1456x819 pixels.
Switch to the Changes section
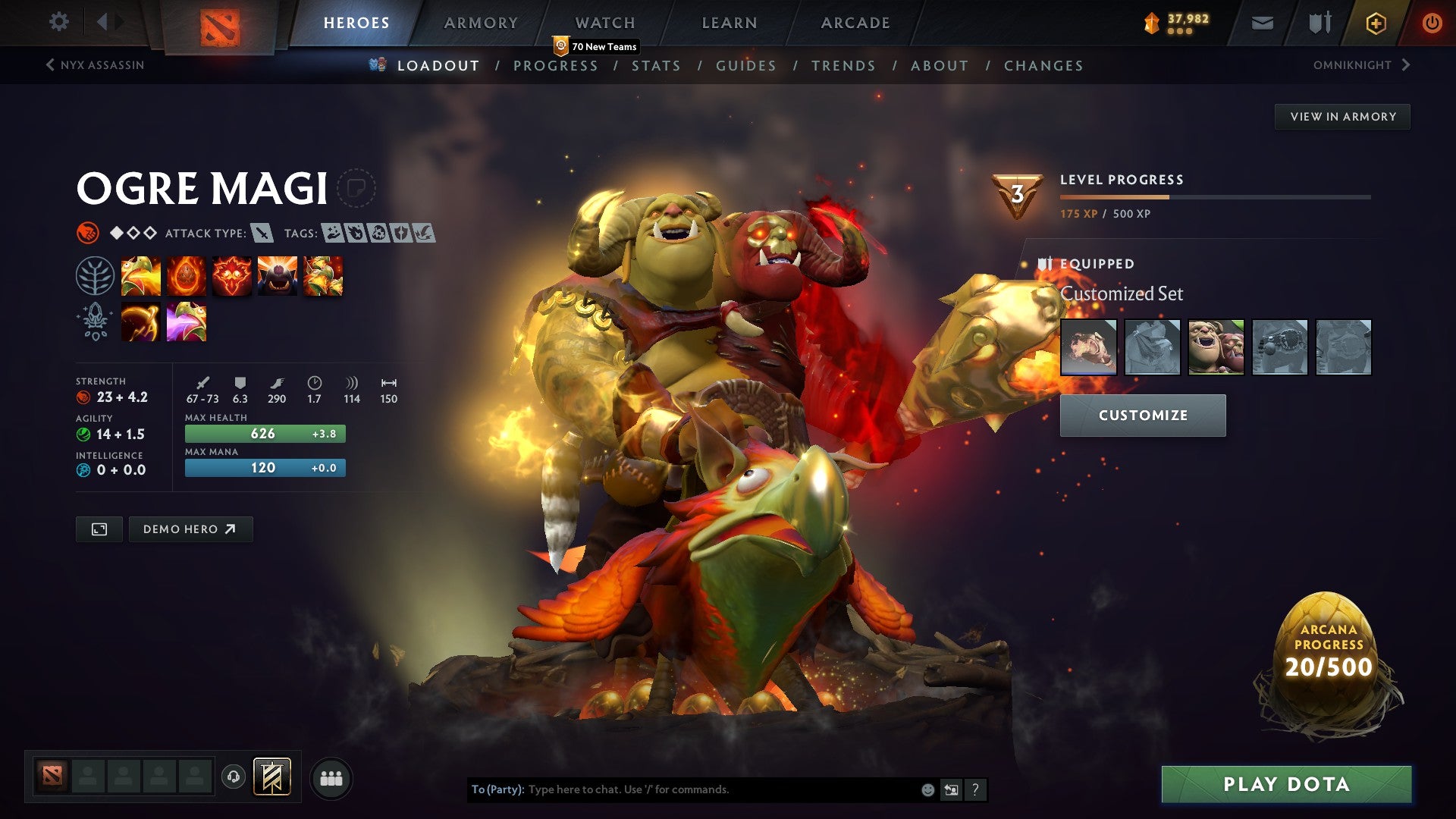point(1043,66)
